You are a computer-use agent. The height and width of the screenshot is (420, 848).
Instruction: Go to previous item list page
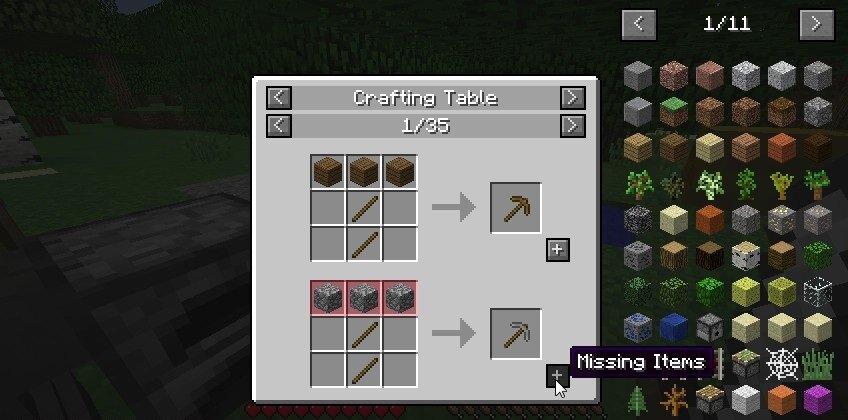[x=639, y=23]
